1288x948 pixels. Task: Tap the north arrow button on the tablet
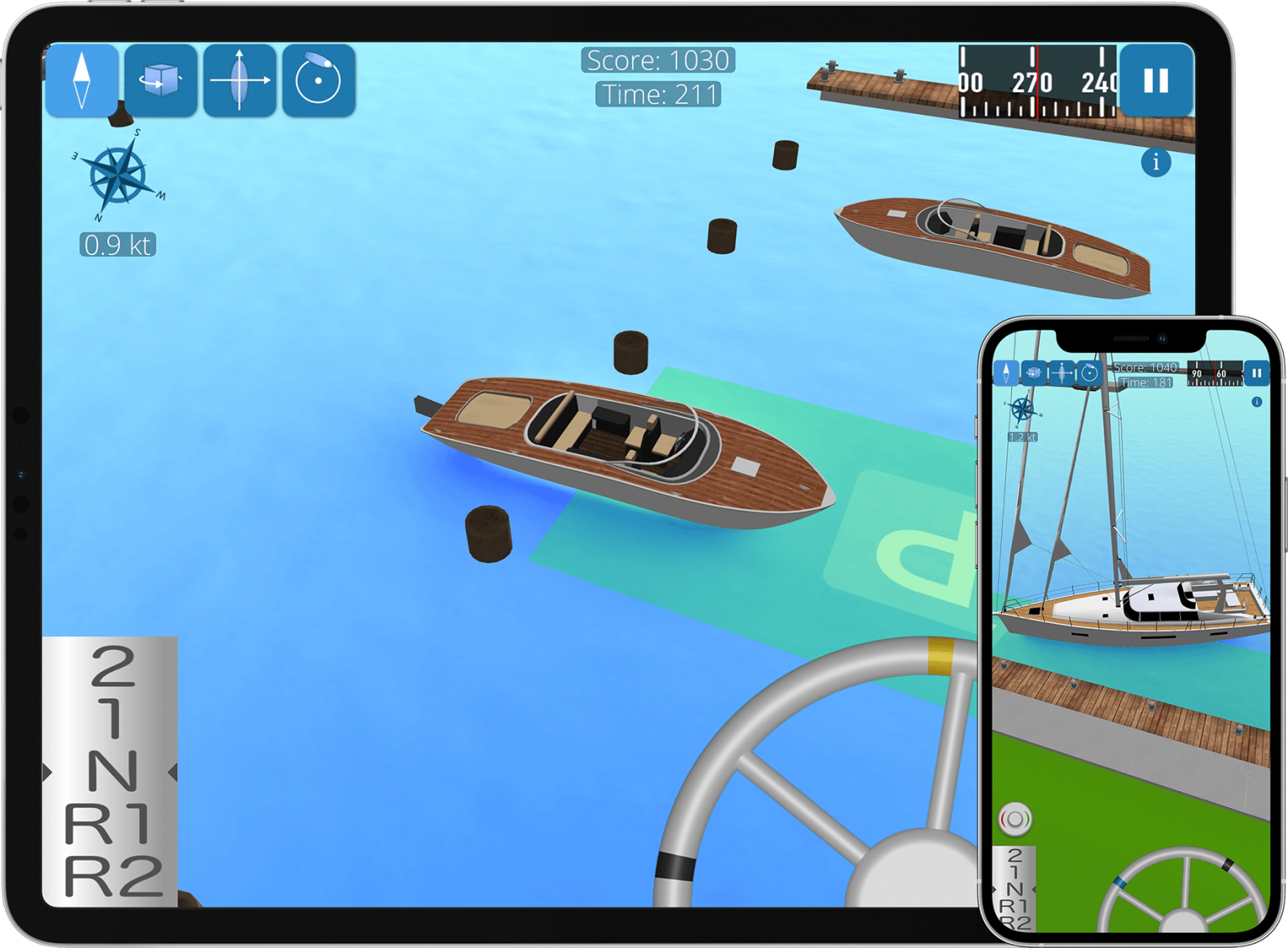click(x=81, y=81)
